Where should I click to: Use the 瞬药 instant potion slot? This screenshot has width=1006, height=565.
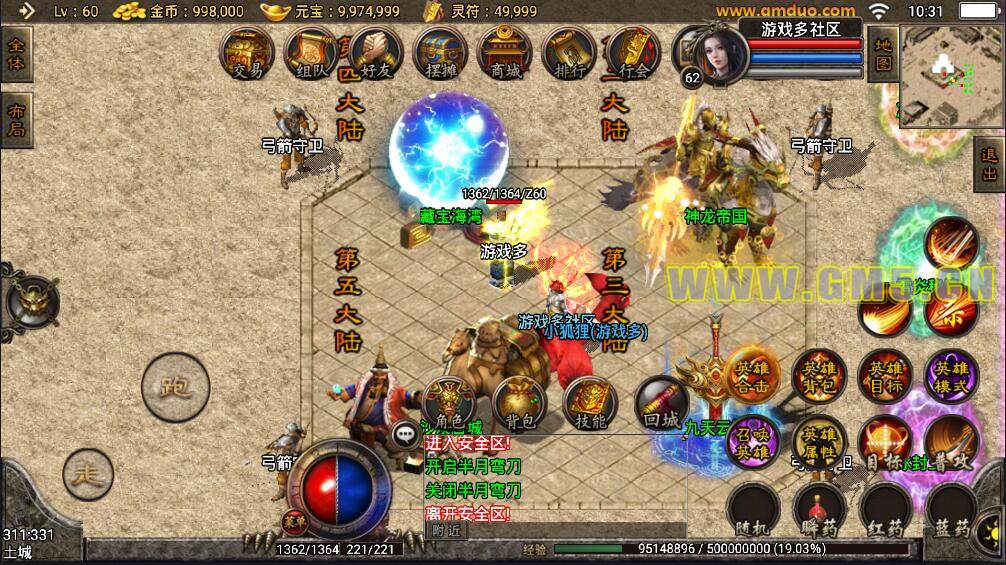[x=819, y=510]
